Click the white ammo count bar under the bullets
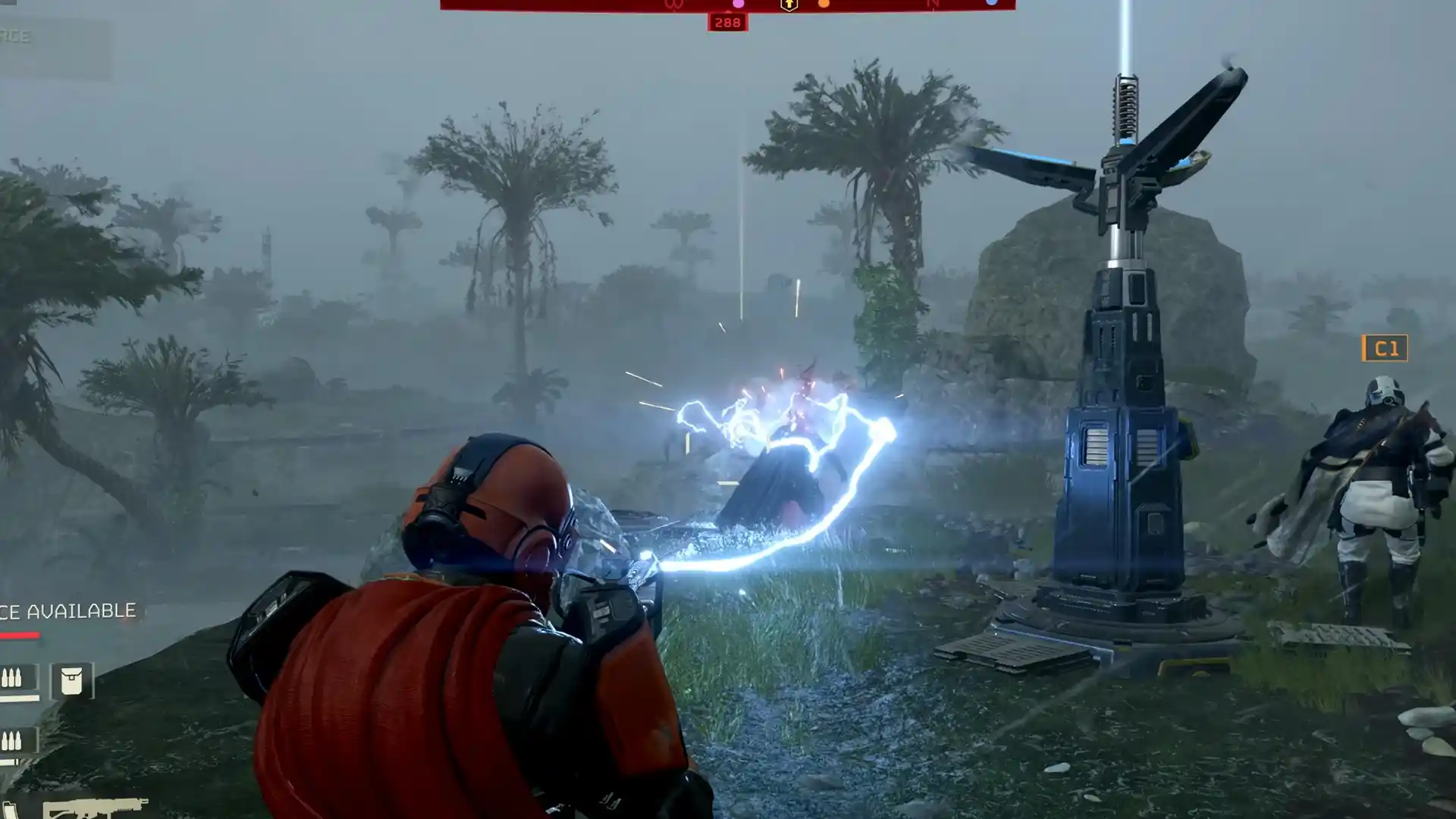Screen dimensions: 1456x819 click(20, 698)
